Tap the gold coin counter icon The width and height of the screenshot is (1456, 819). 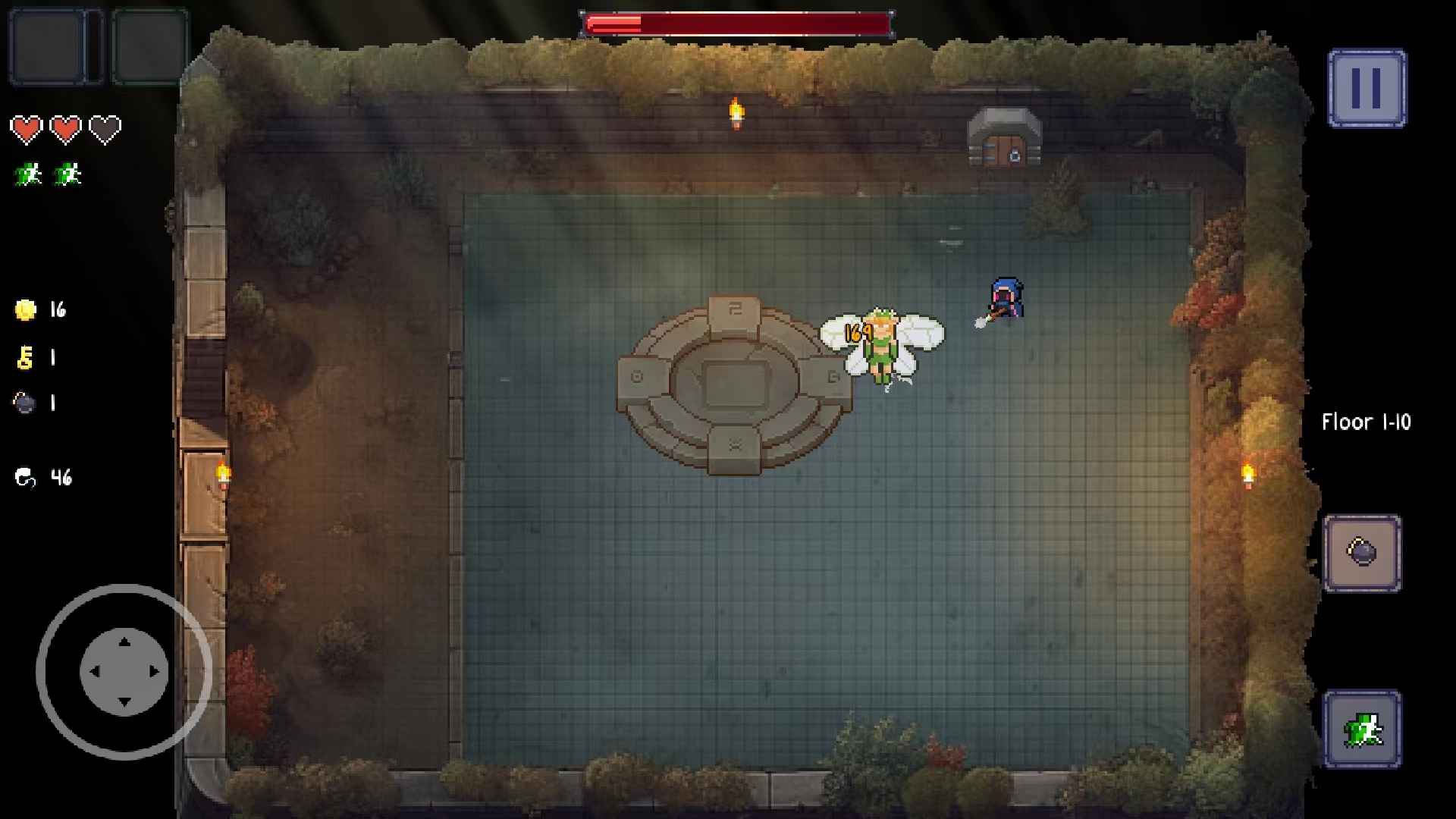click(25, 309)
